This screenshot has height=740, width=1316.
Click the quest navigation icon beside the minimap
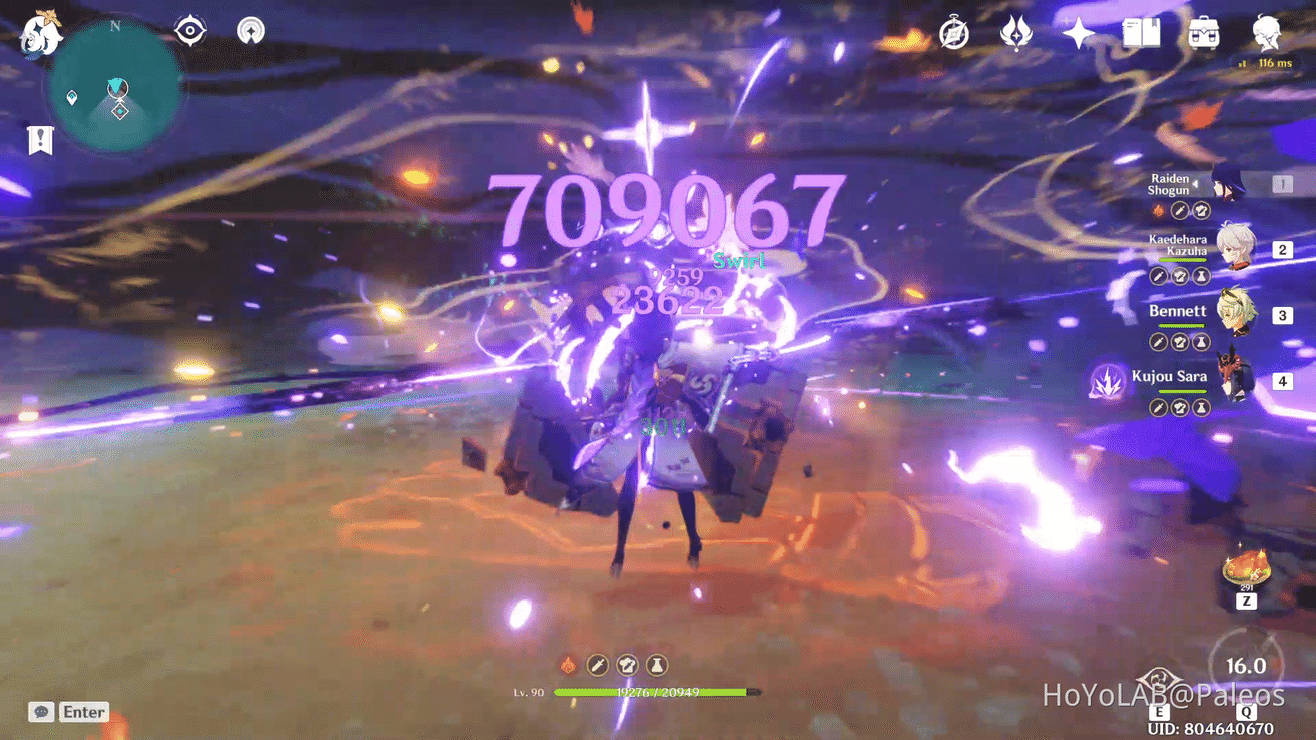tap(250, 30)
